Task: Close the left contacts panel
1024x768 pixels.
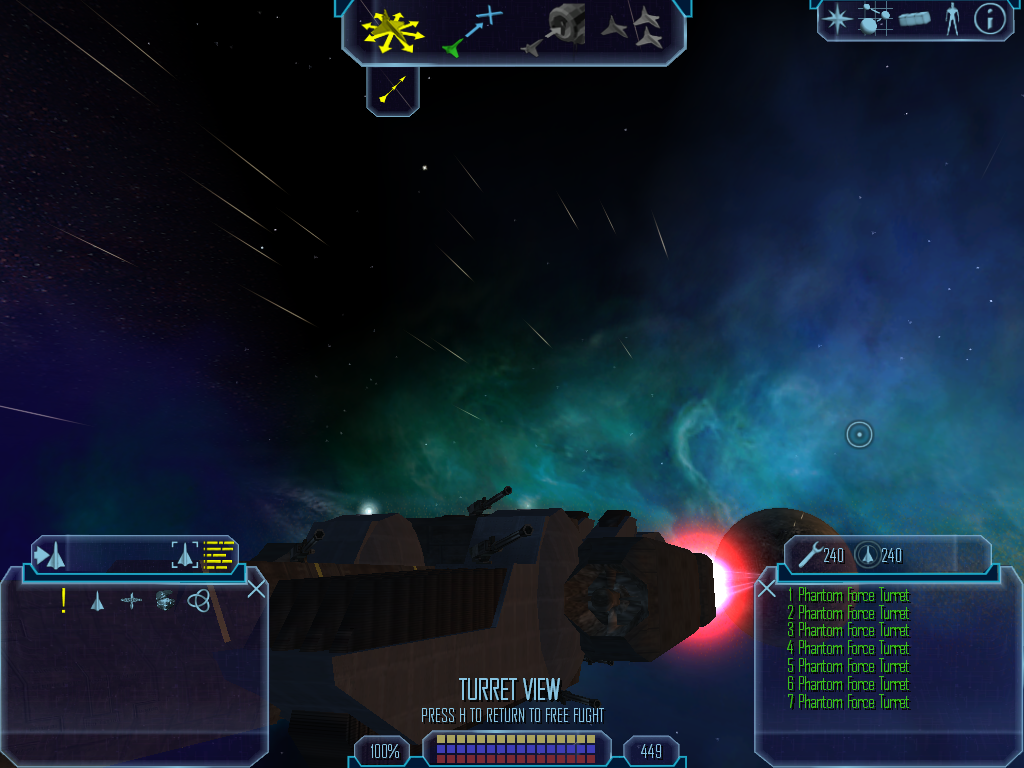Action: coord(256,588)
